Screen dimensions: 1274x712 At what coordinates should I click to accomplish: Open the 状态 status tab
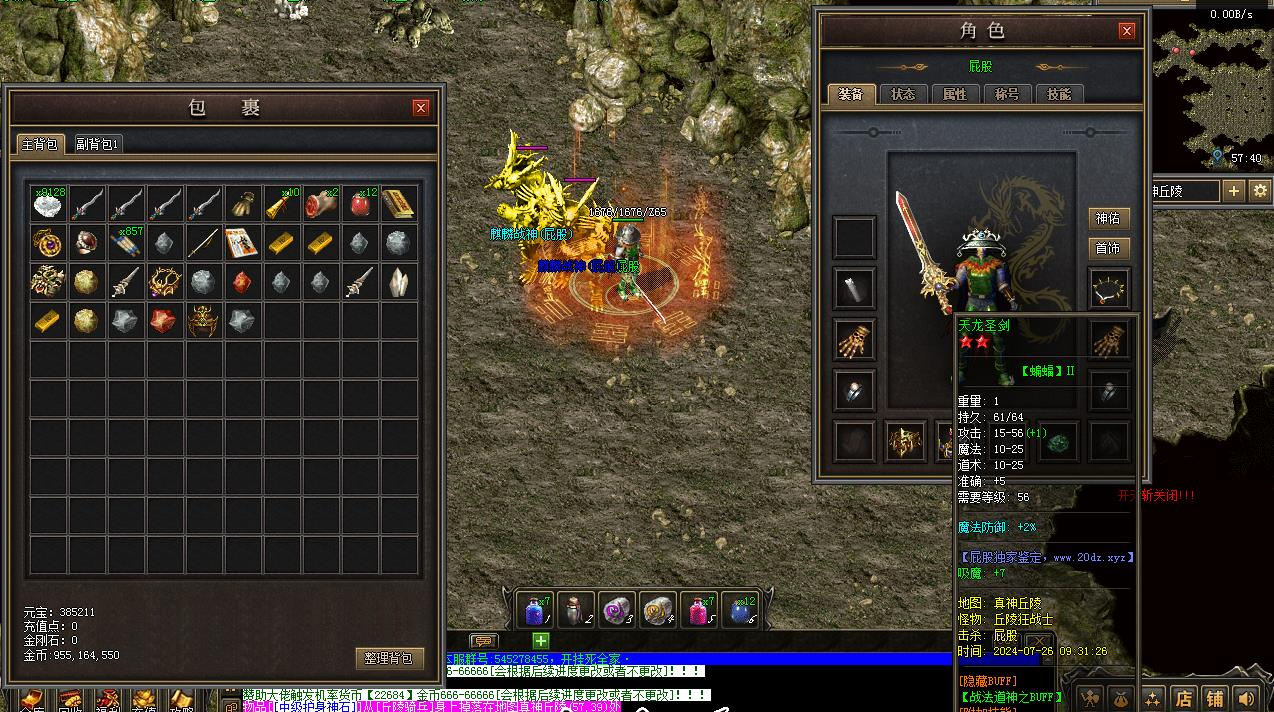(903, 94)
